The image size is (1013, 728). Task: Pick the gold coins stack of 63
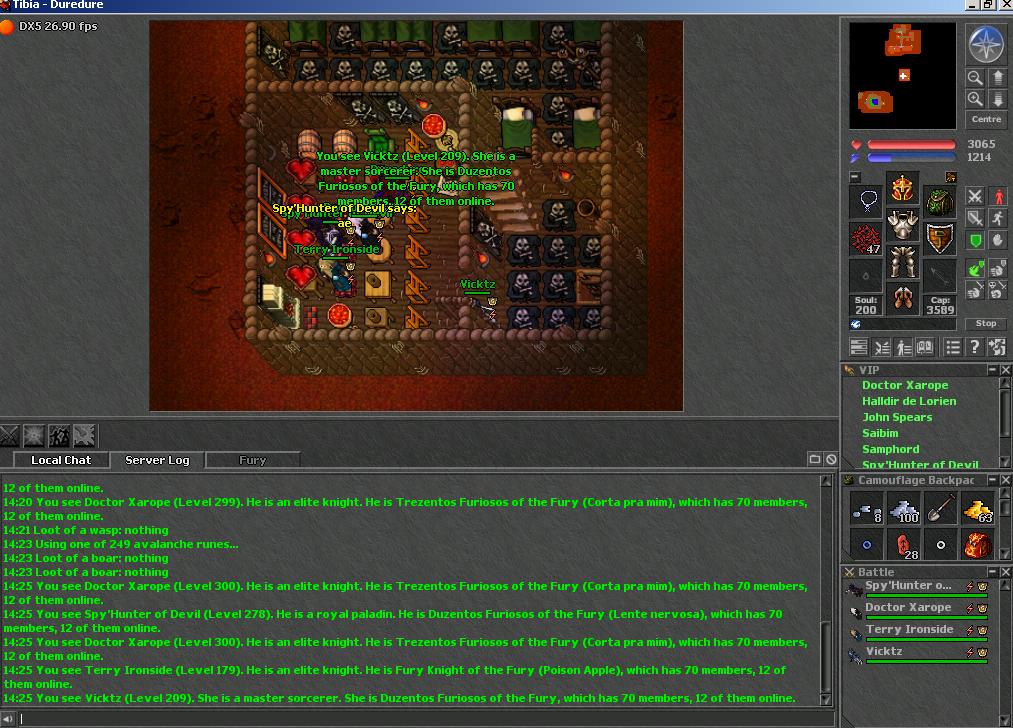point(977,511)
